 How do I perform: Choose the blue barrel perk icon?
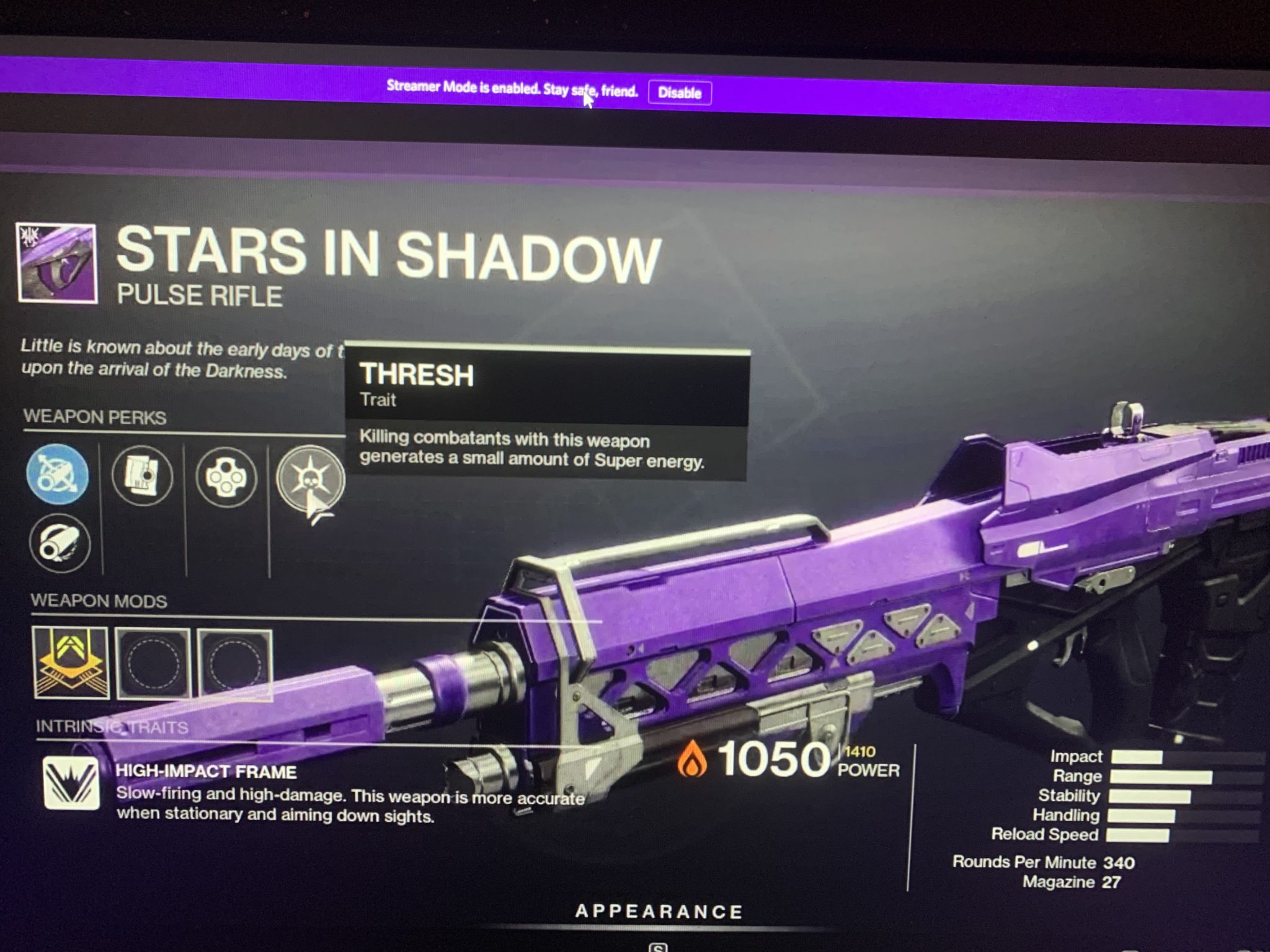(x=58, y=475)
